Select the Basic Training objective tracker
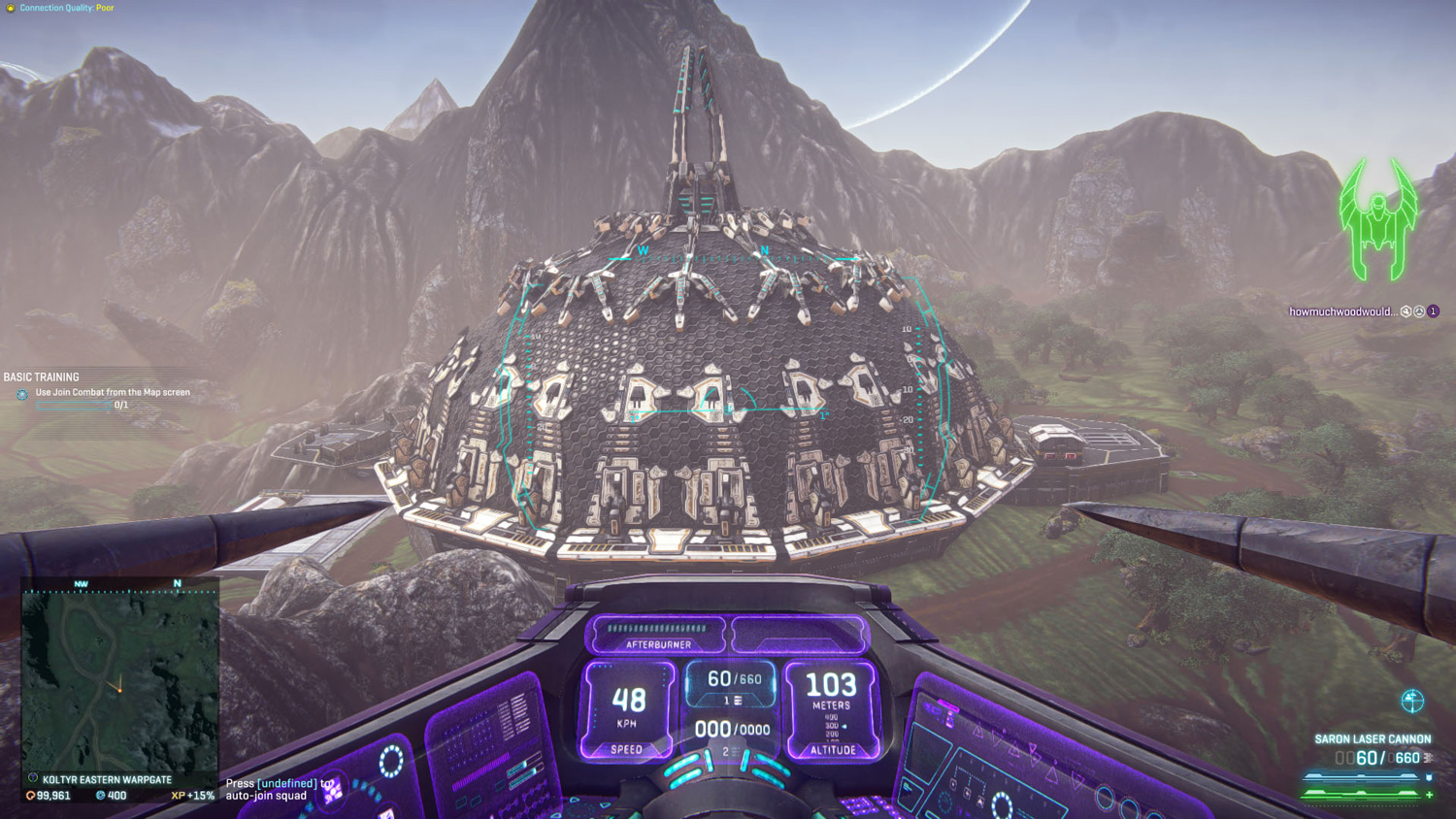This screenshot has width=1456, height=819. tap(42, 377)
